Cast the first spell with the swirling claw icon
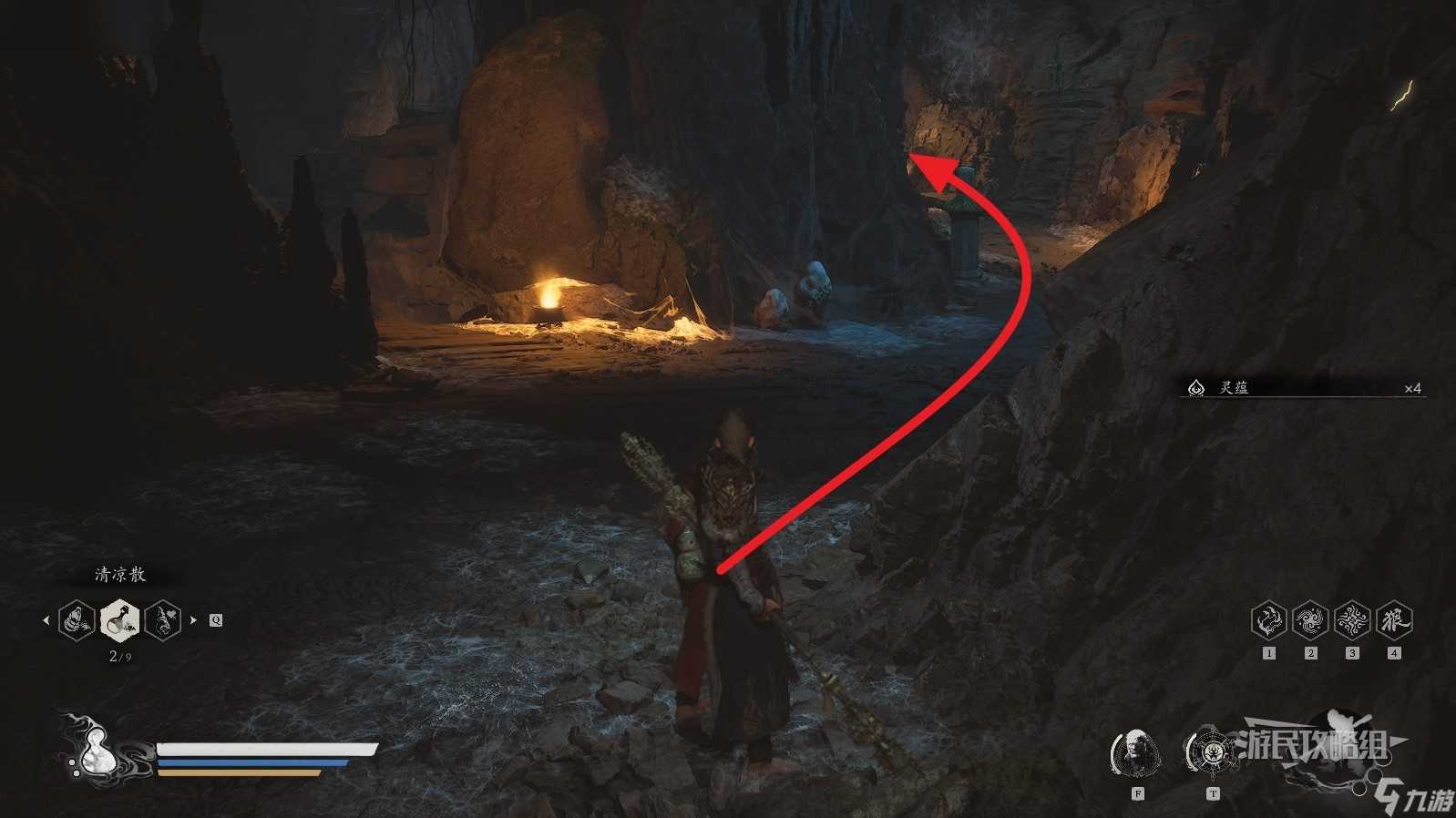This screenshot has height=818, width=1456. [x=1268, y=620]
